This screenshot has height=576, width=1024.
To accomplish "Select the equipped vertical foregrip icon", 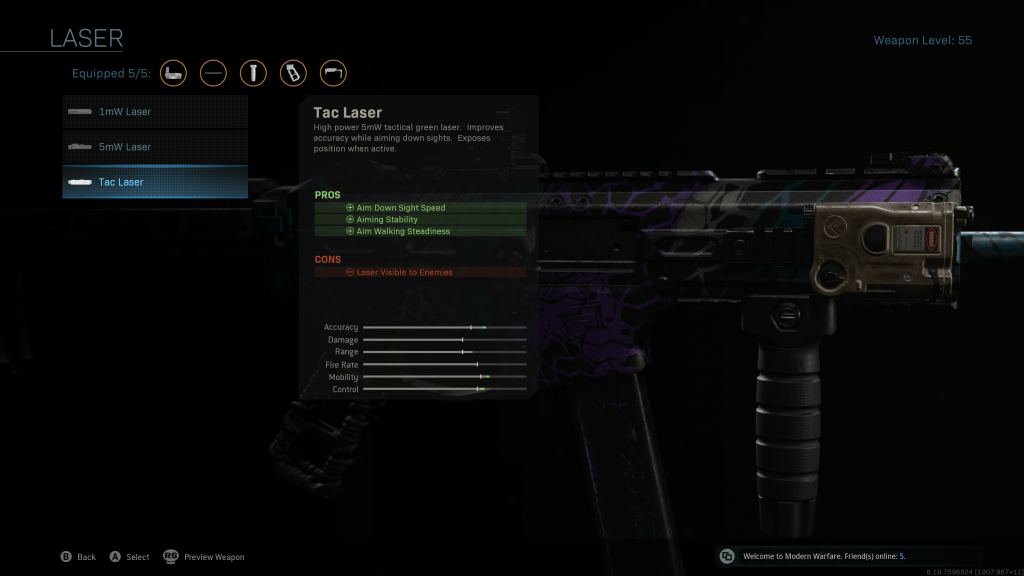I will 253,73.
